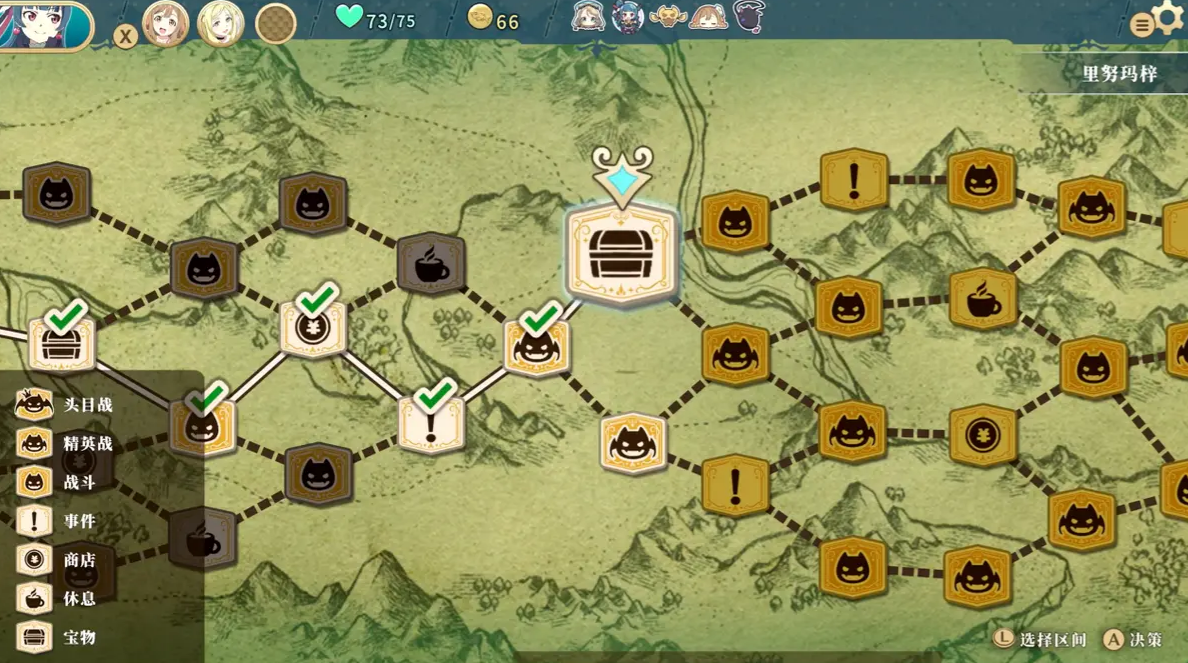This screenshot has width=1188, height=663.
Task: Select the highlighted treasure chest node
Action: pyautogui.click(x=621, y=253)
